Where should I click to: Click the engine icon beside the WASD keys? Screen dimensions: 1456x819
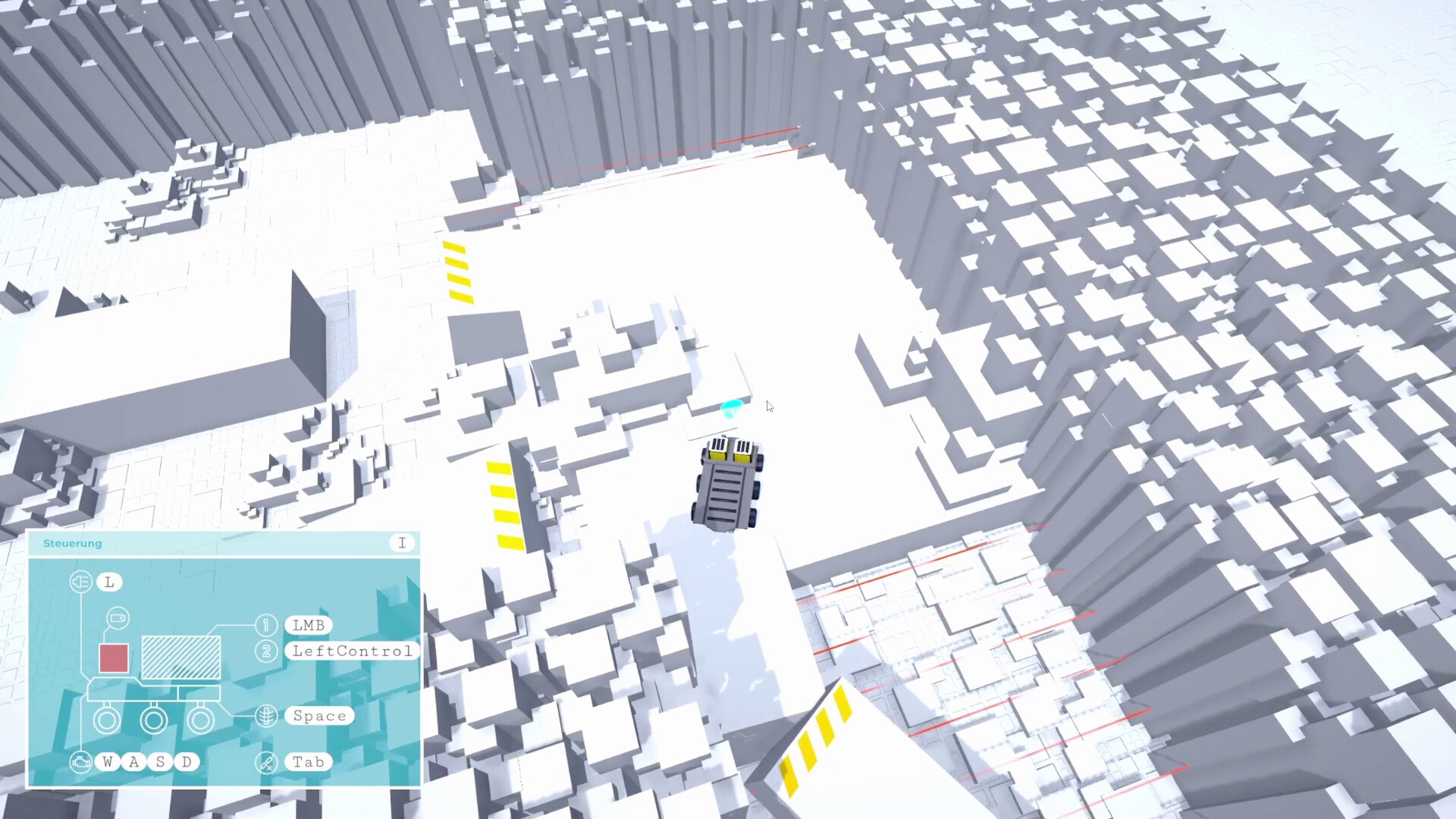click(x=80, y=761)
